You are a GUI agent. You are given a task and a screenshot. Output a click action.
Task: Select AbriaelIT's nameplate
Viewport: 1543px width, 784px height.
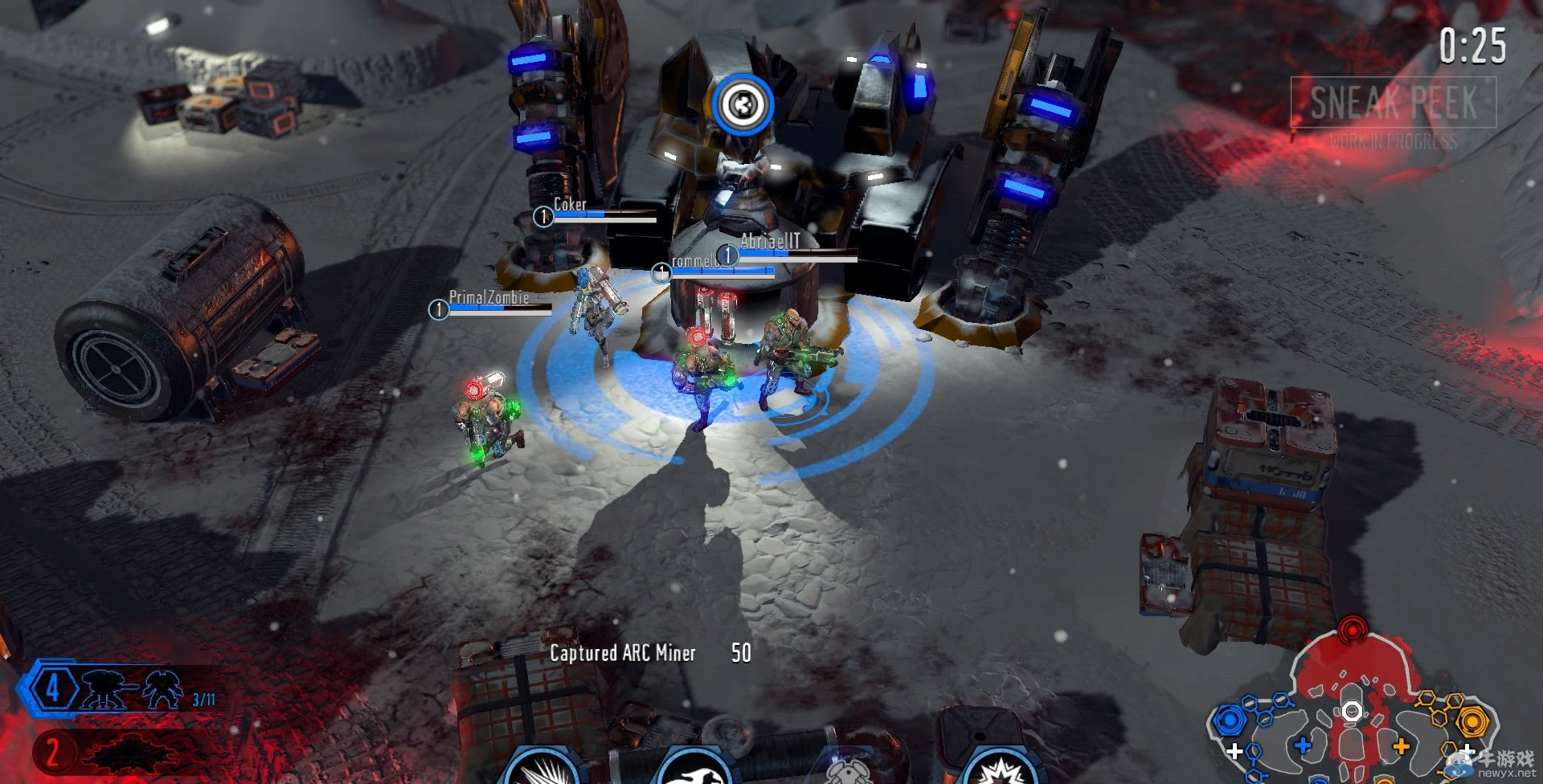point(770,241)
